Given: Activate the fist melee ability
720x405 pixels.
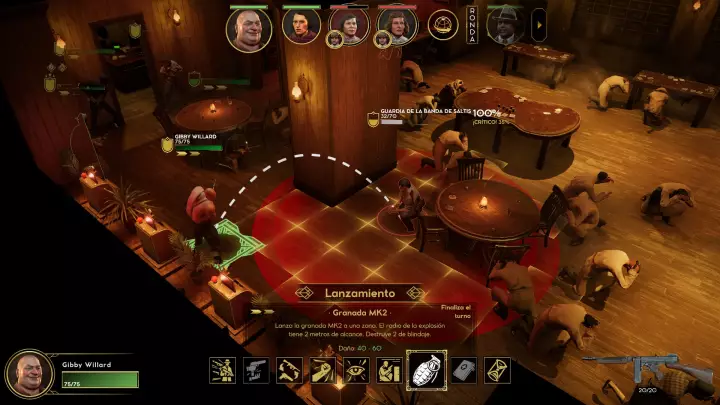Looking at the screenshot, I should tap(322, 371).
